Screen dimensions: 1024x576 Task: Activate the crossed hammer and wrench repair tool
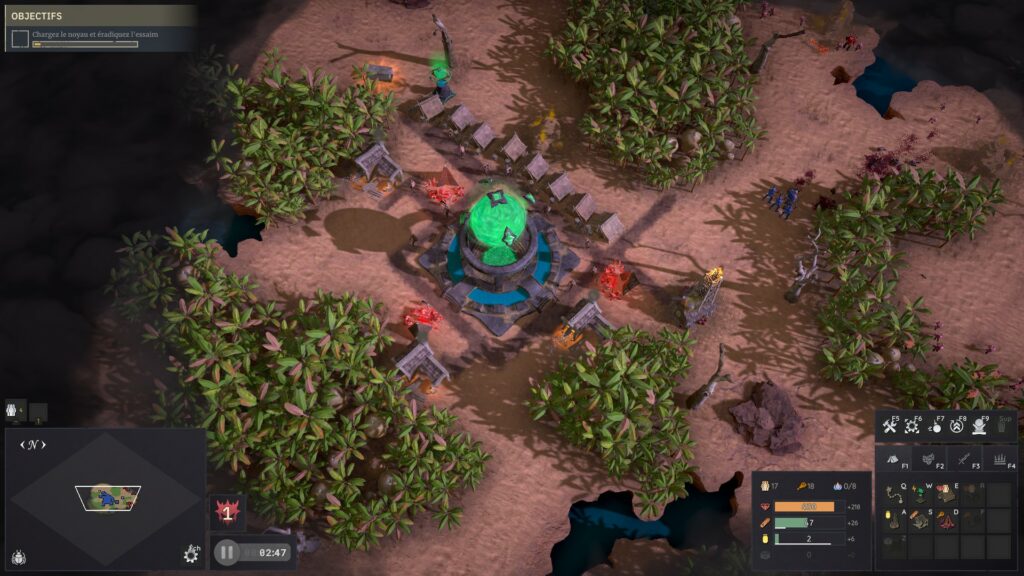click(x=890, y=427)
